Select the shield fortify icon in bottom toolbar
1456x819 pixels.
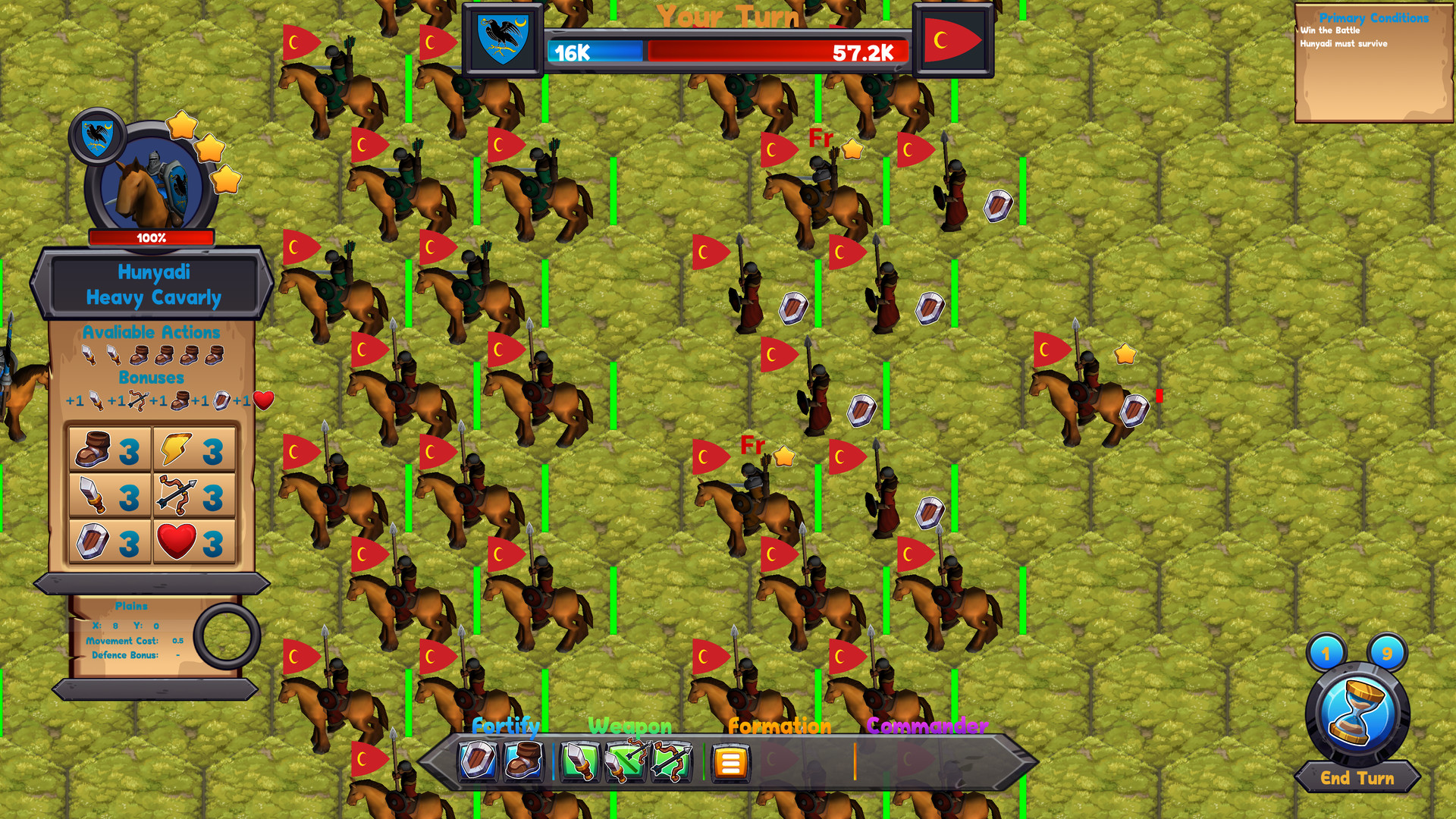[475, 764]
